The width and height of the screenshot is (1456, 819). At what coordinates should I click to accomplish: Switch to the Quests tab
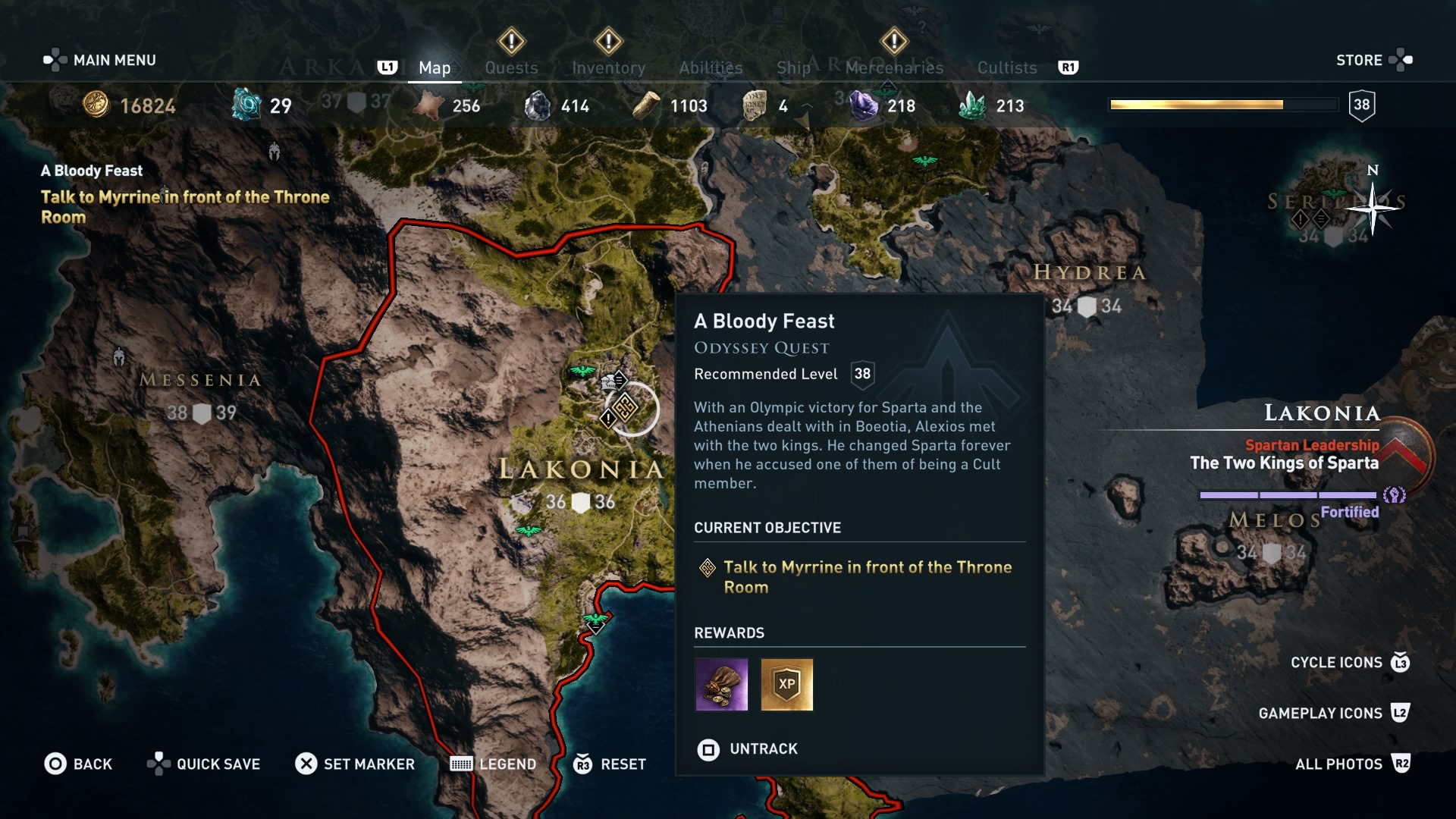click(x=512, y=67)
